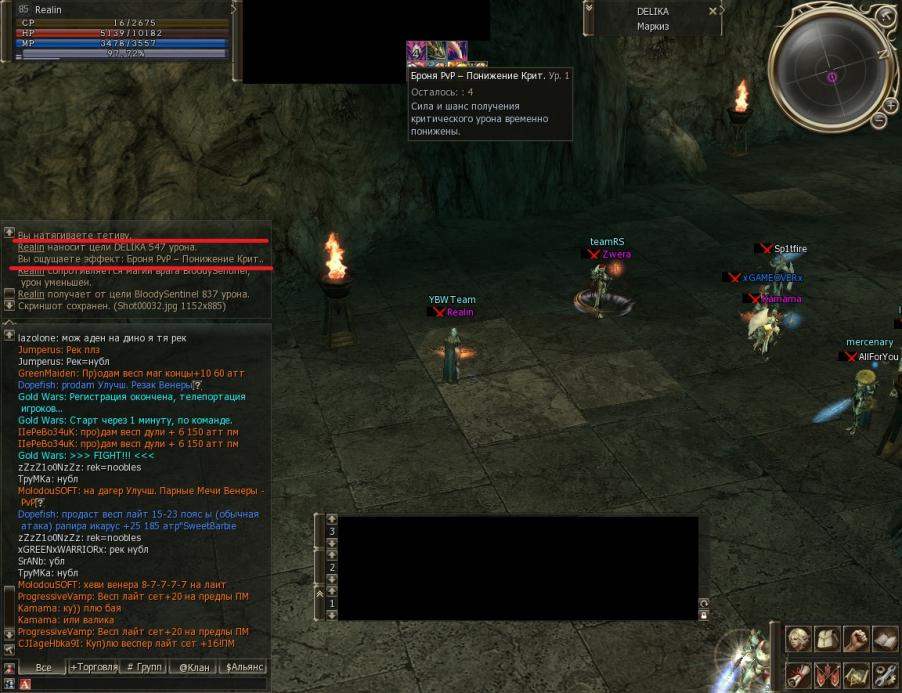The height and width of the screenshot is (693, 902).
Task: Click the chat text input field
Action: [150, 684]
